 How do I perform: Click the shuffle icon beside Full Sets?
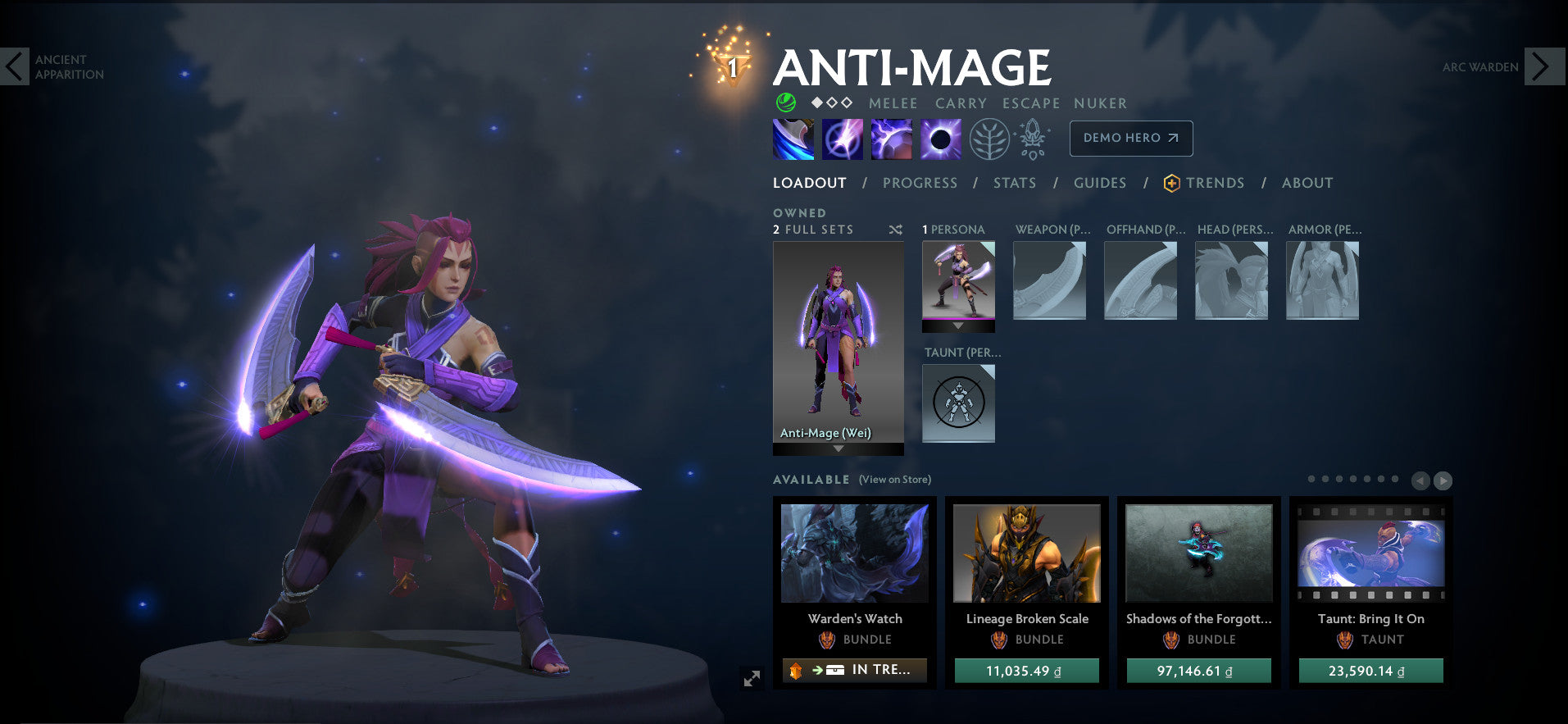click(x=896, y=230)
